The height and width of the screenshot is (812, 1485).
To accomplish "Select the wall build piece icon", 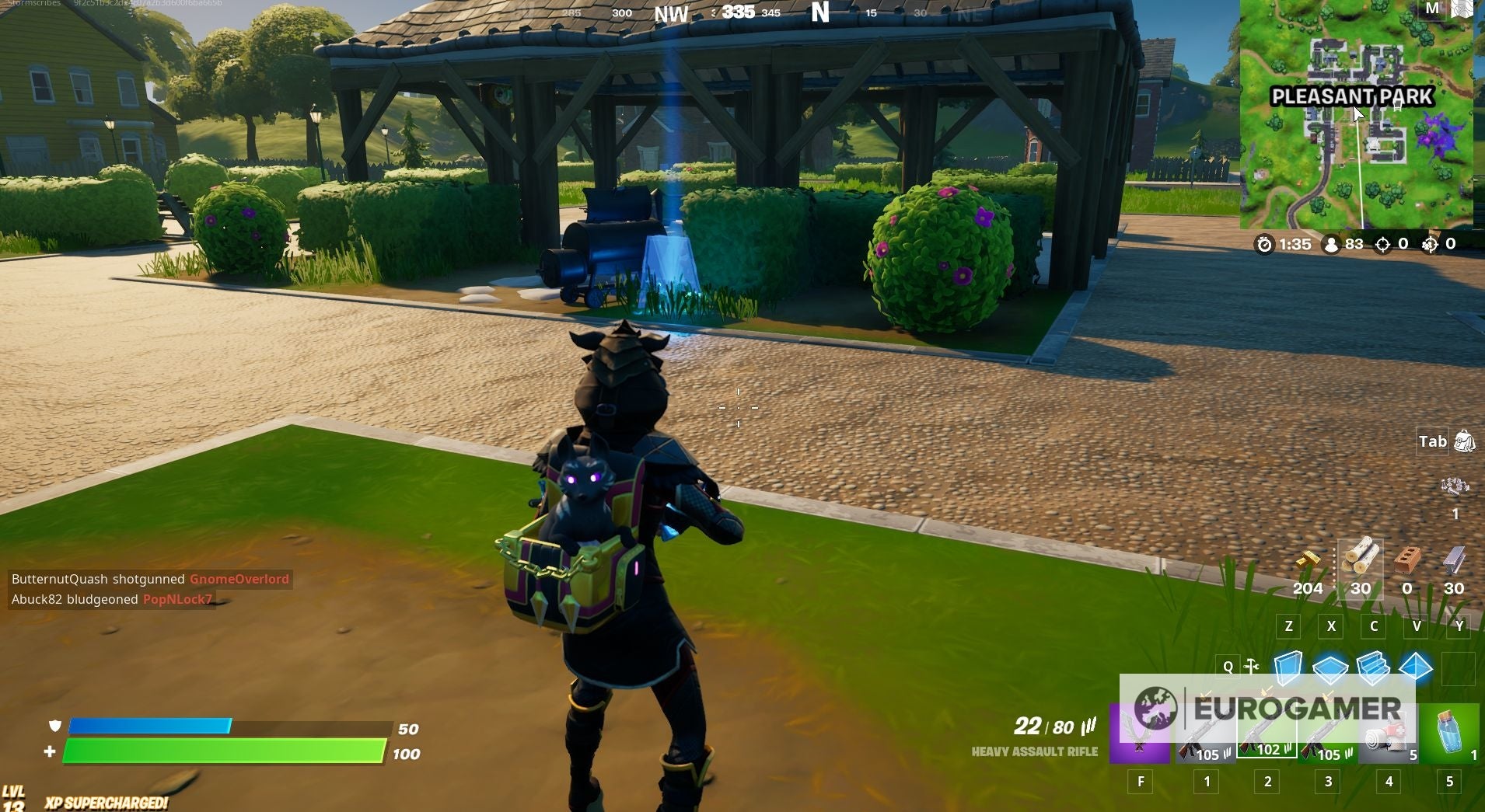I will (x=1288, y=667).
